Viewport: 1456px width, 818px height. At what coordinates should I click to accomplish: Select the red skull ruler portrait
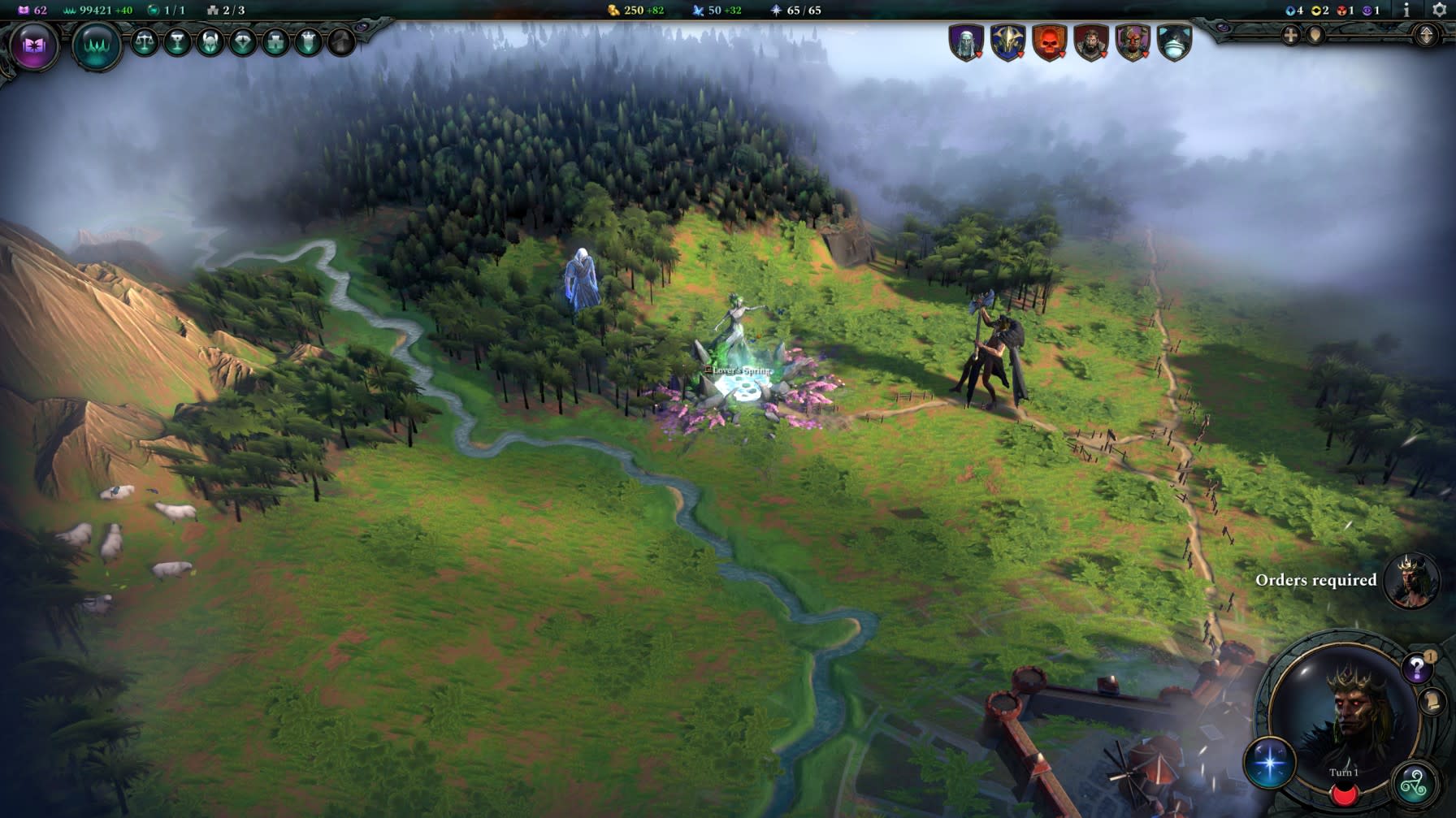(1049, 42)
